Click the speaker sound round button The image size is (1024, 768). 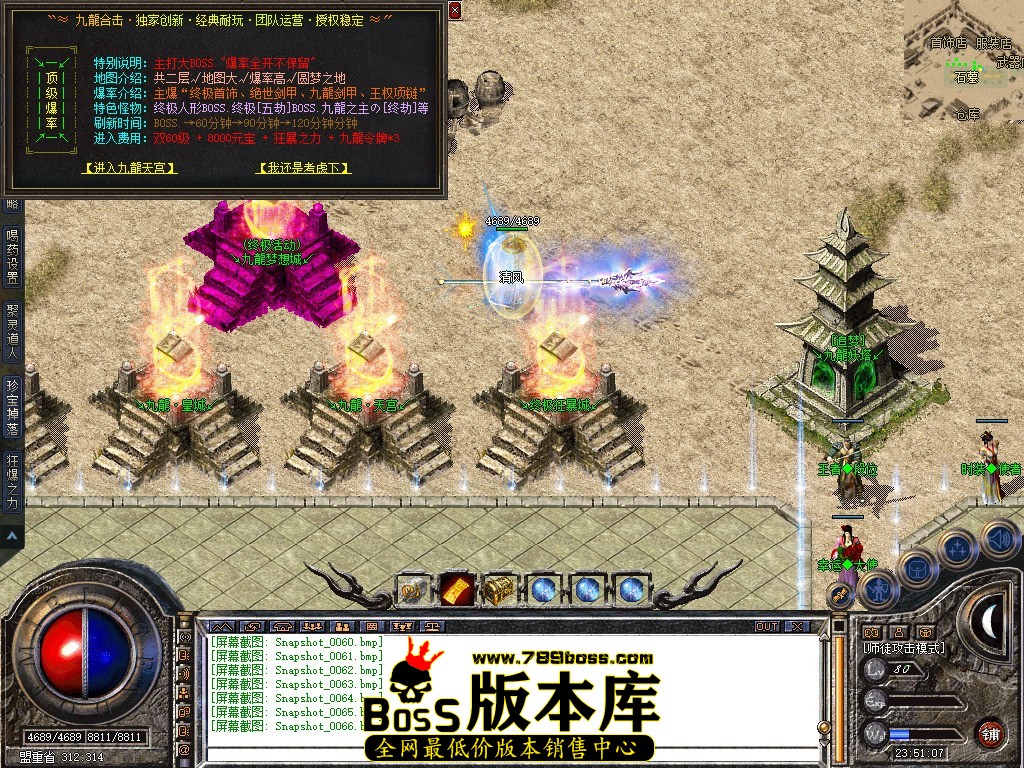(x=997, y=538)
